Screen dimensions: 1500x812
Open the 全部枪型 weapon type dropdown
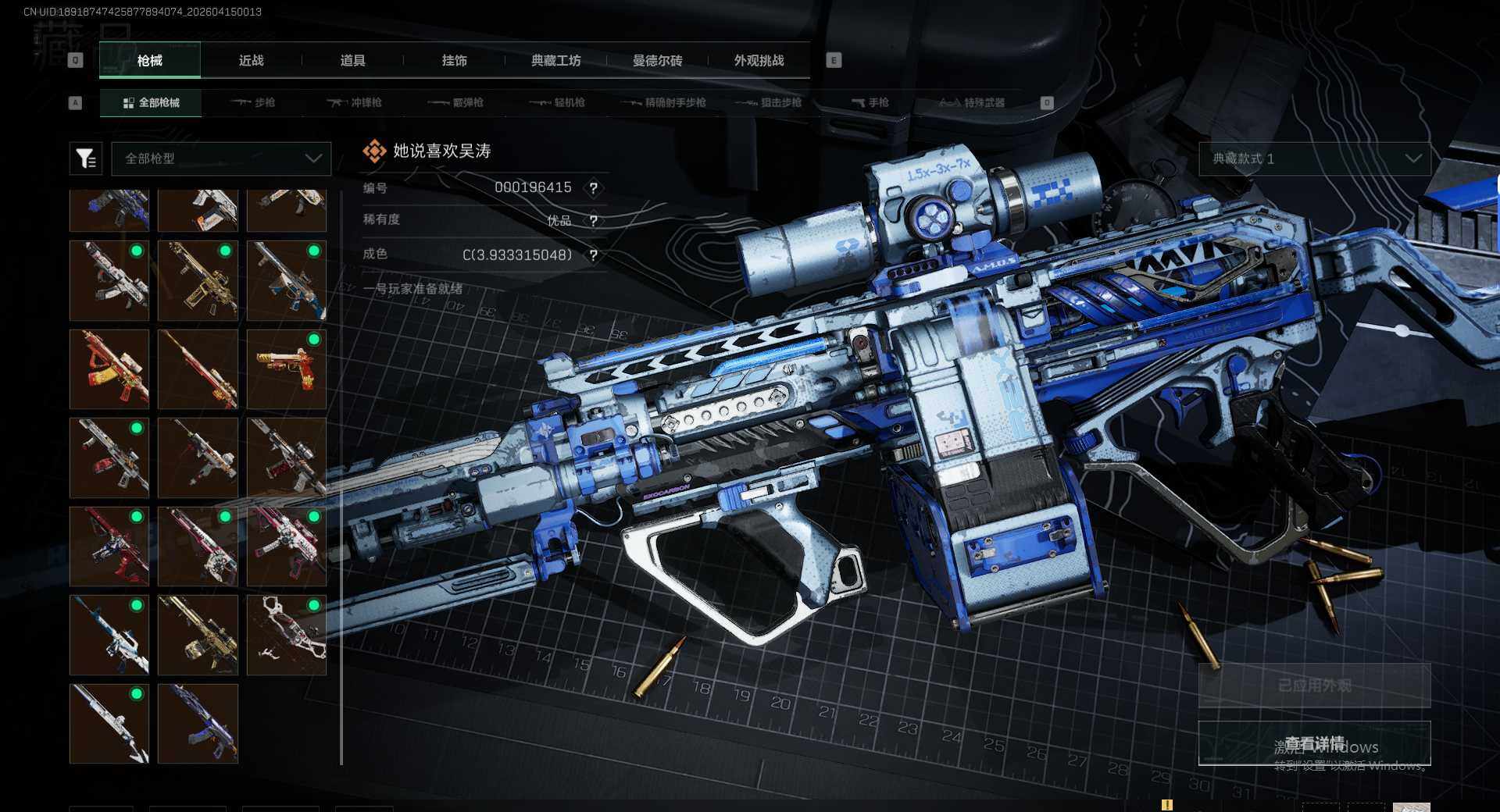point(222,158)
